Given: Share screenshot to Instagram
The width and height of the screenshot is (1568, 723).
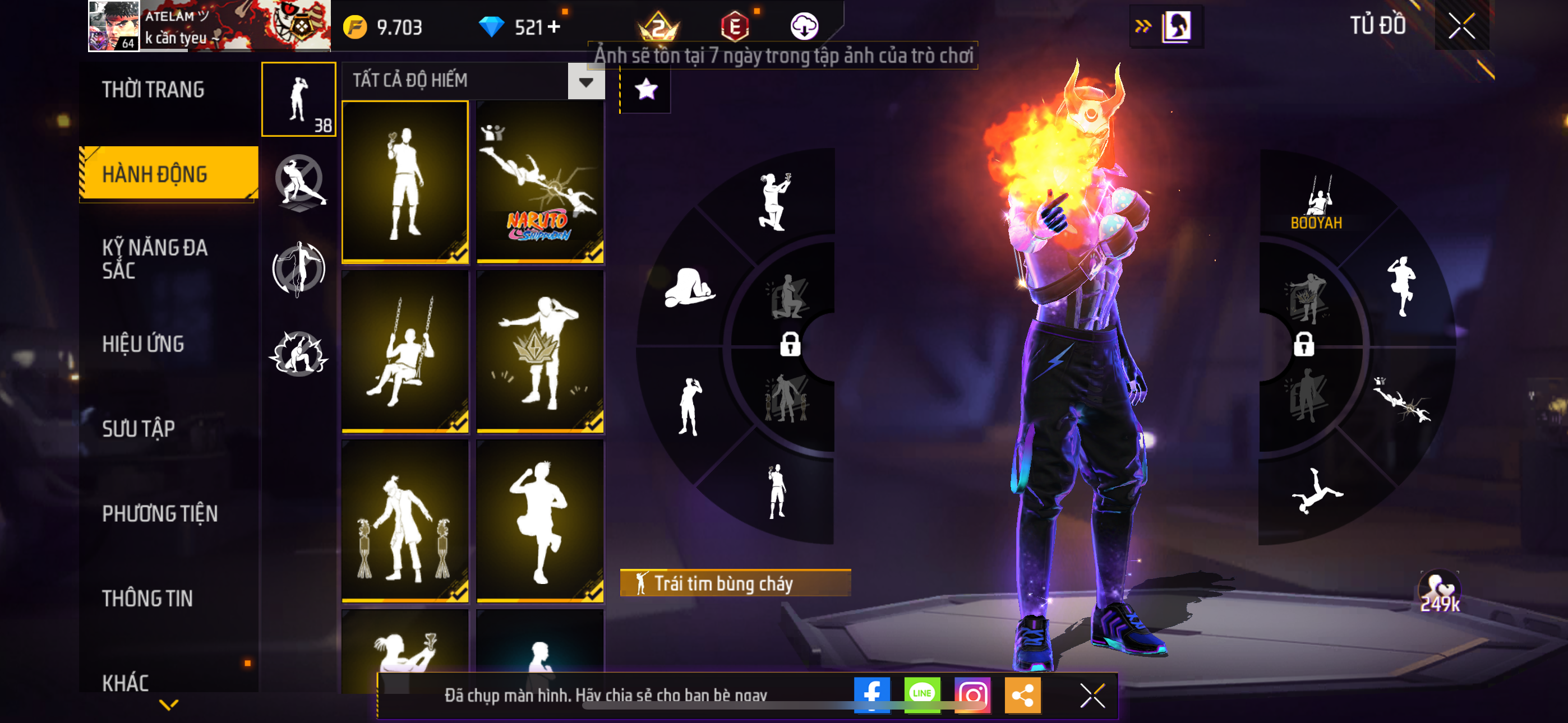Looking at the screenshot, I should pyautogui.click(x=972, y=694).
